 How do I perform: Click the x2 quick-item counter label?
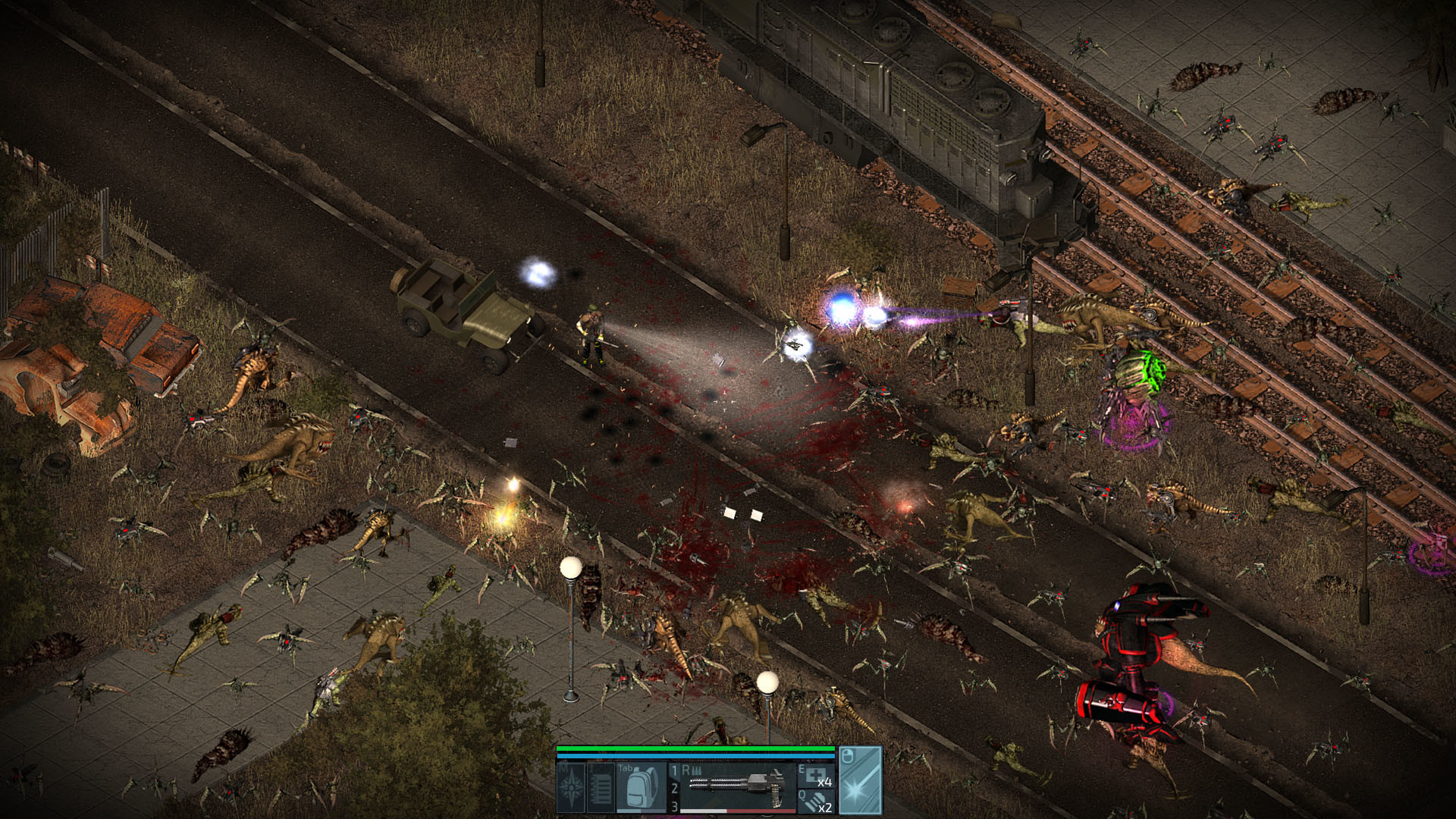tap(827, 808)
